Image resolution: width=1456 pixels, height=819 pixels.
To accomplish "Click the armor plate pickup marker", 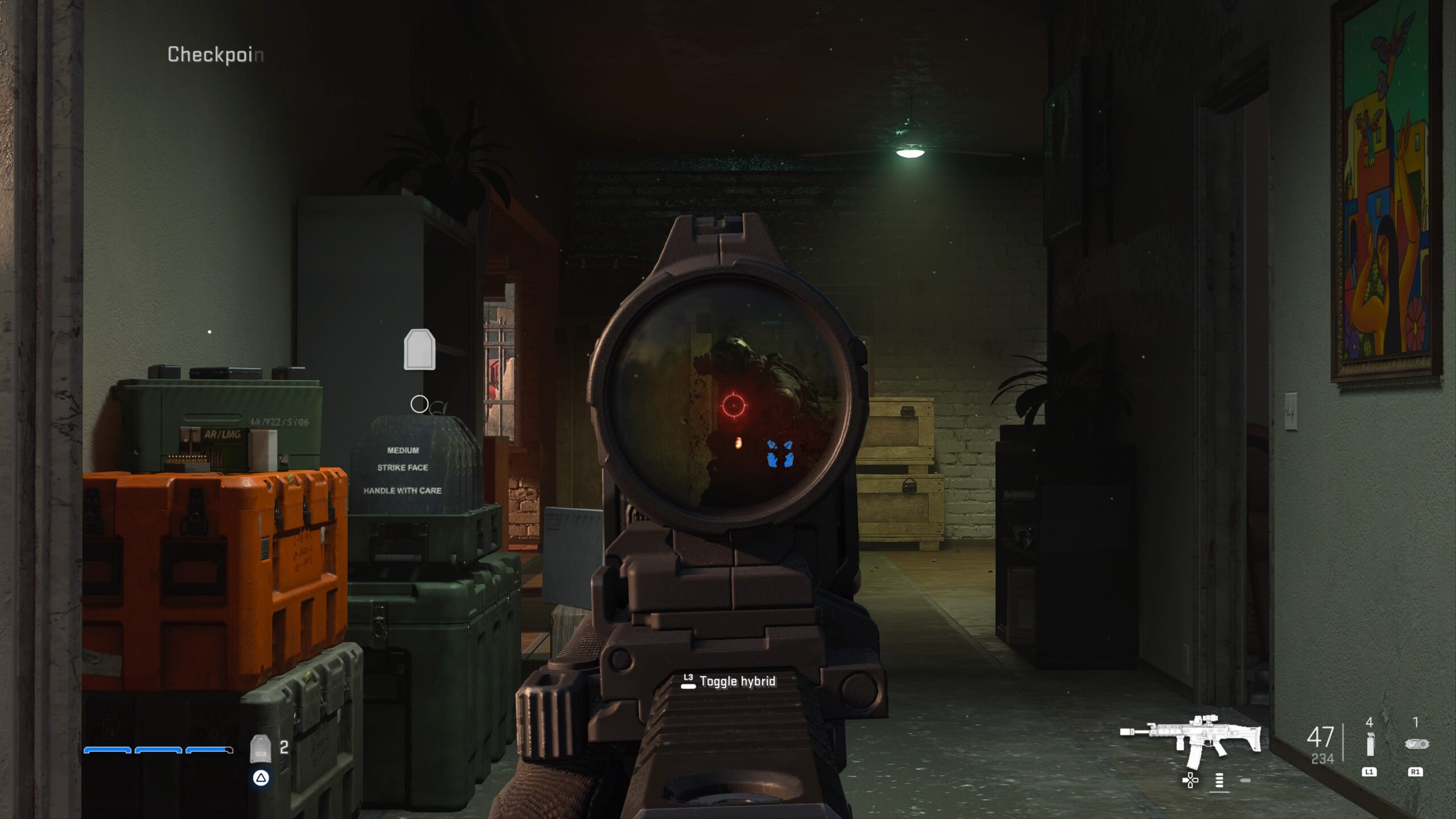I will (x=419, y=349).
